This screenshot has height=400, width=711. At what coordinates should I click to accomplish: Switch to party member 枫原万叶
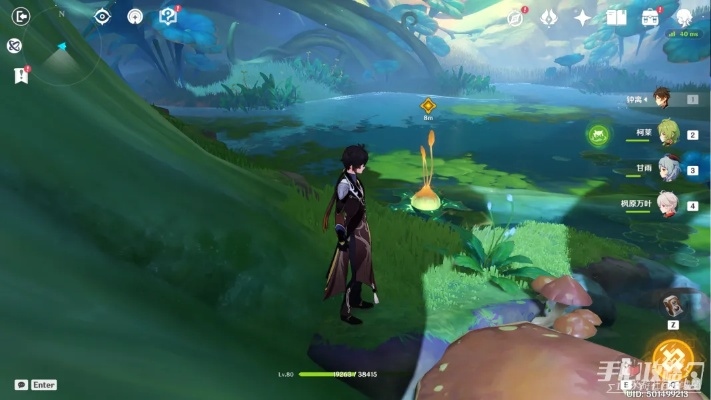667,203
